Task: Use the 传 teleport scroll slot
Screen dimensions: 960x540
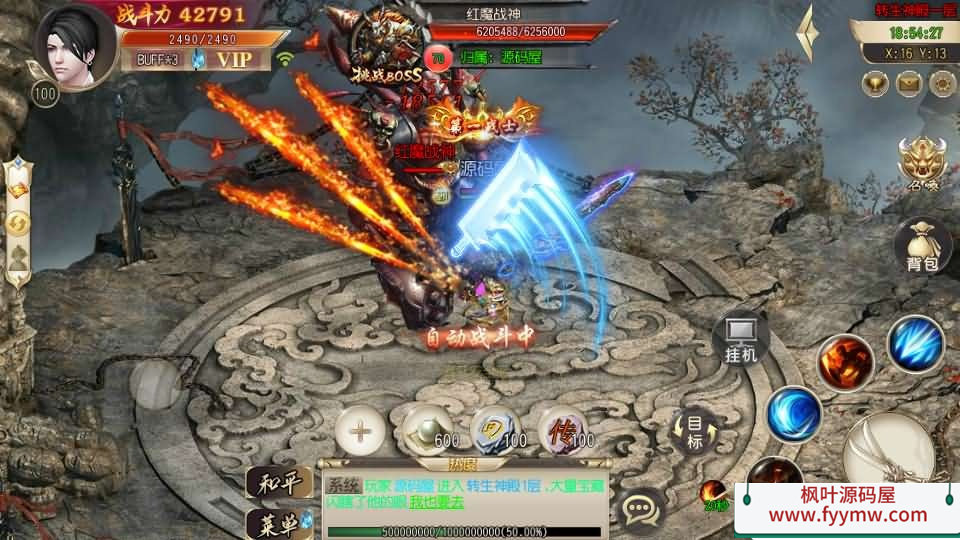Action: pos(564,432)
